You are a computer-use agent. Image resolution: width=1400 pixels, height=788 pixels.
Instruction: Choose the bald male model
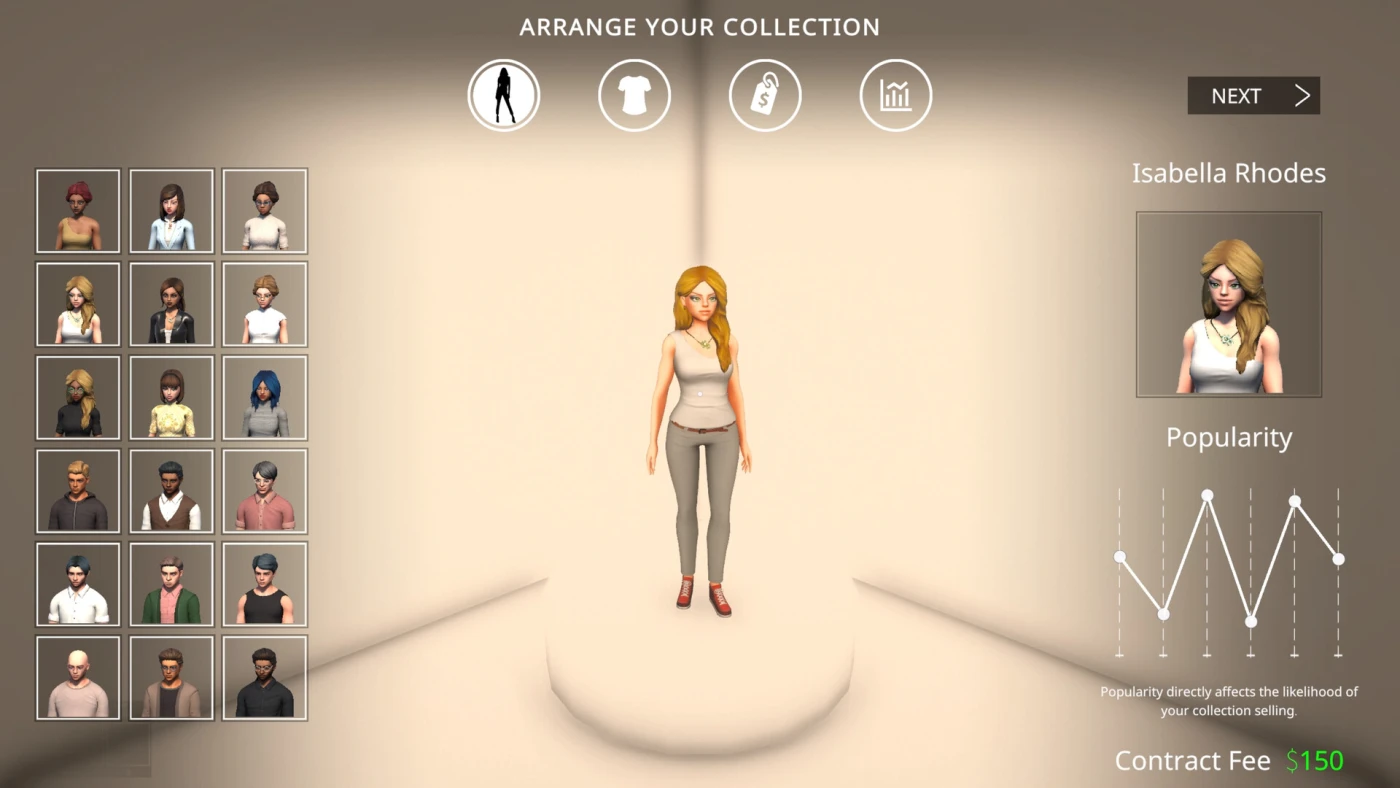78,678
